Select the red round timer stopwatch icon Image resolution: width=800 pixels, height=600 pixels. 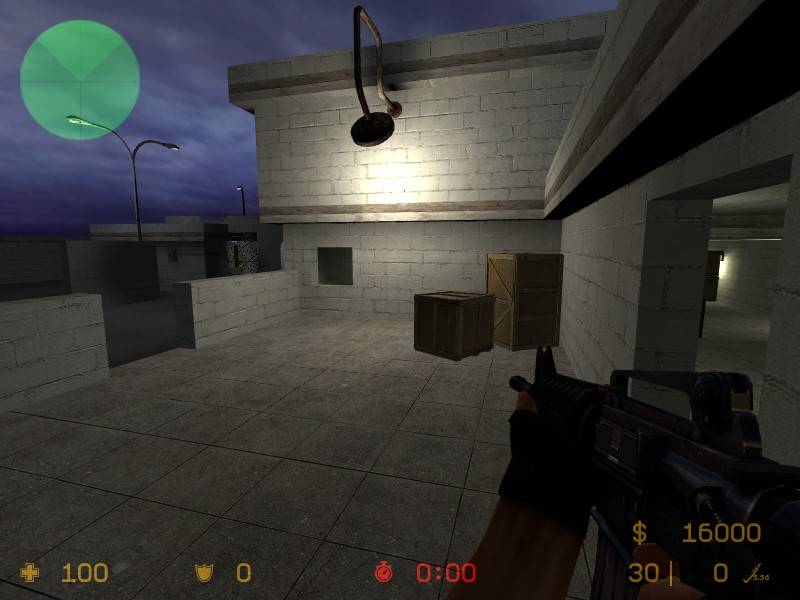(384, 573)
